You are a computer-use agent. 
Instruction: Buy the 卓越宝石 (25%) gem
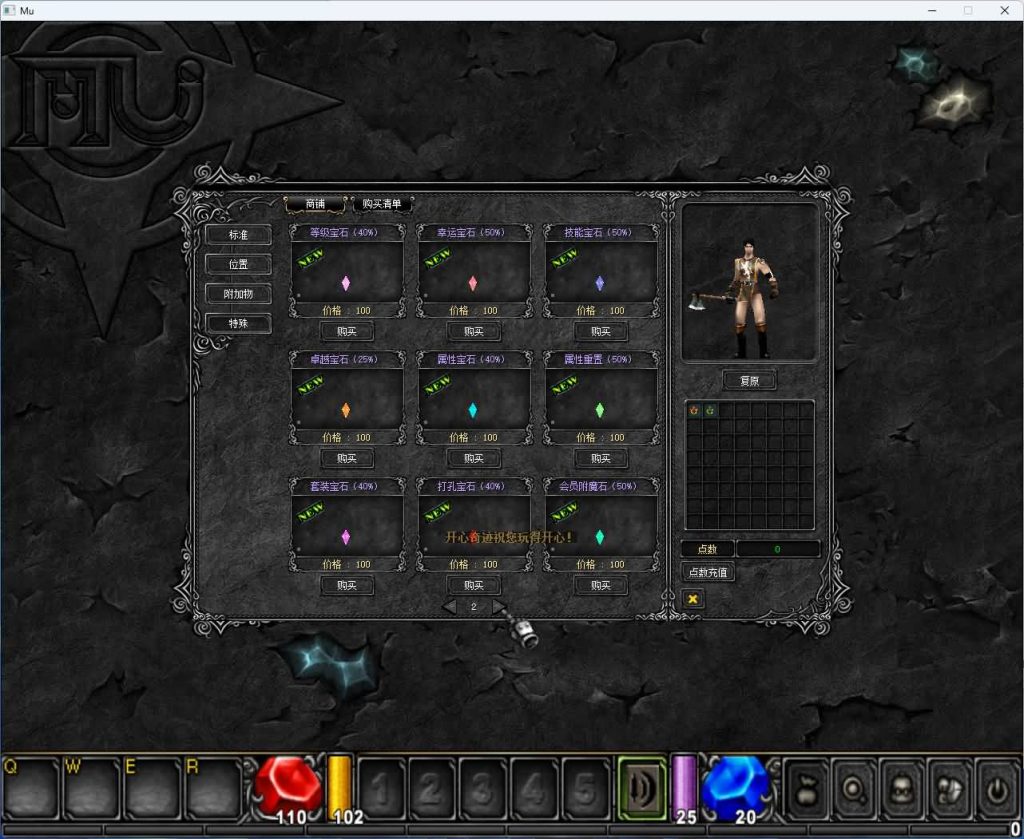click(x=347, y=459)
